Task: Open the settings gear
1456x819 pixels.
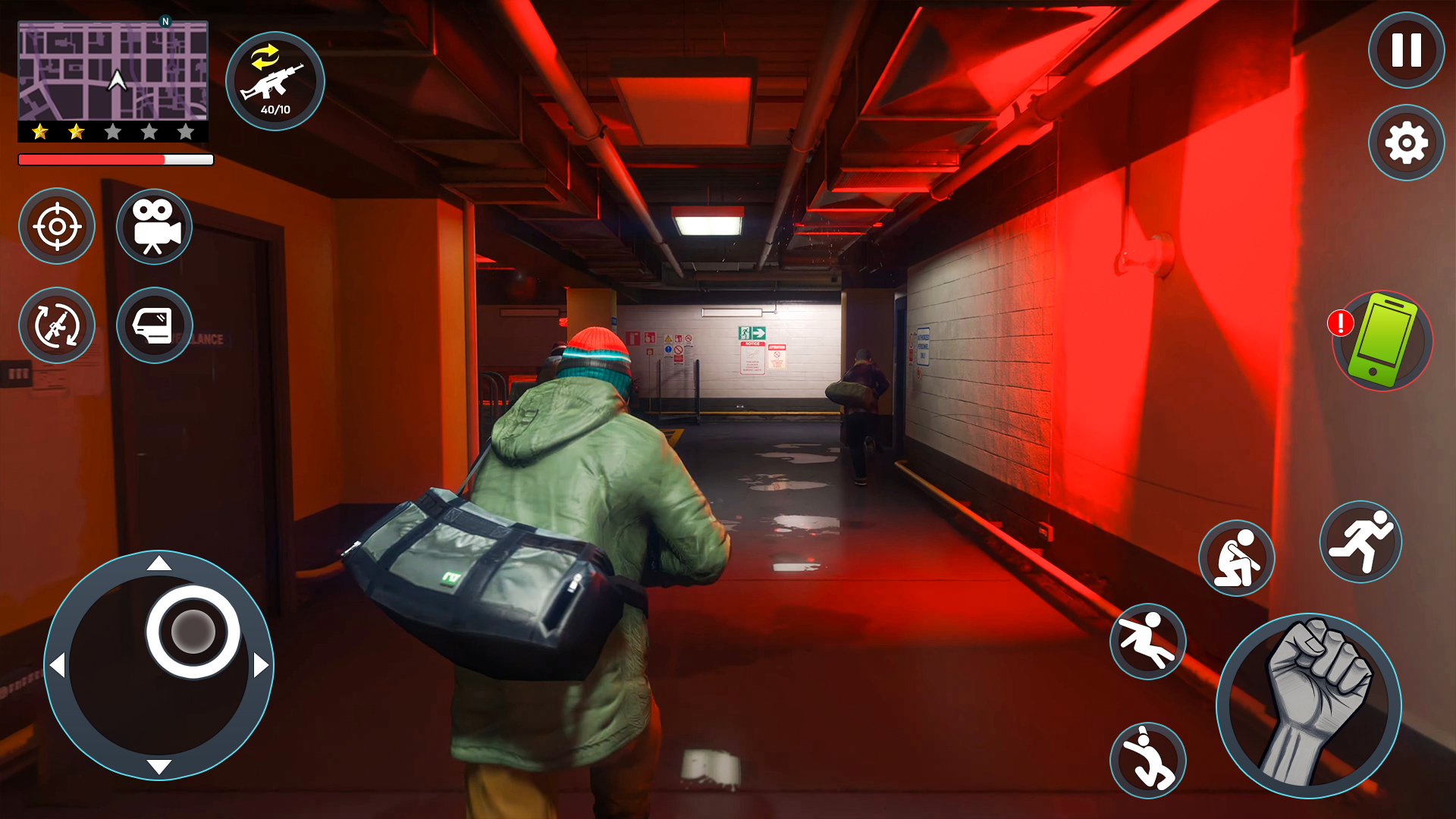Action: click(x=1407, y=141)
